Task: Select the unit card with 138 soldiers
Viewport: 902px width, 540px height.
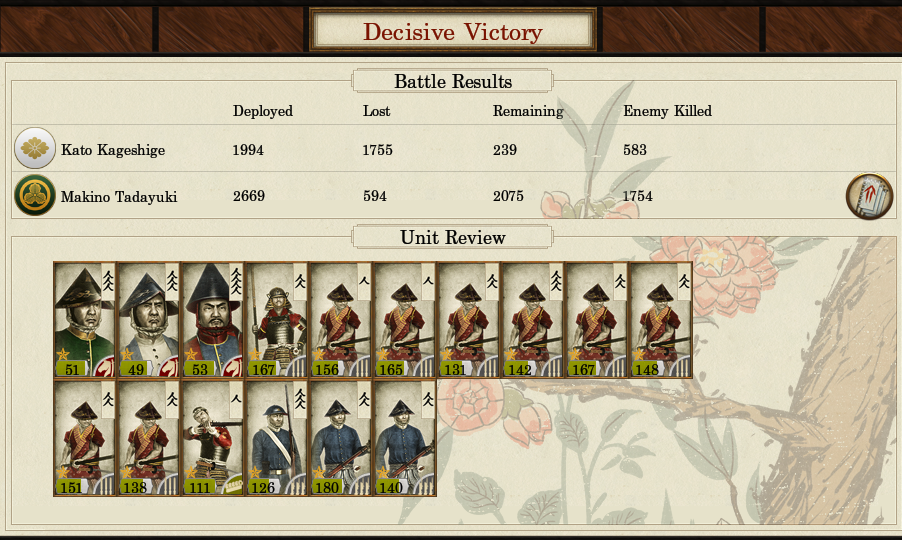Action: (148, 439)
